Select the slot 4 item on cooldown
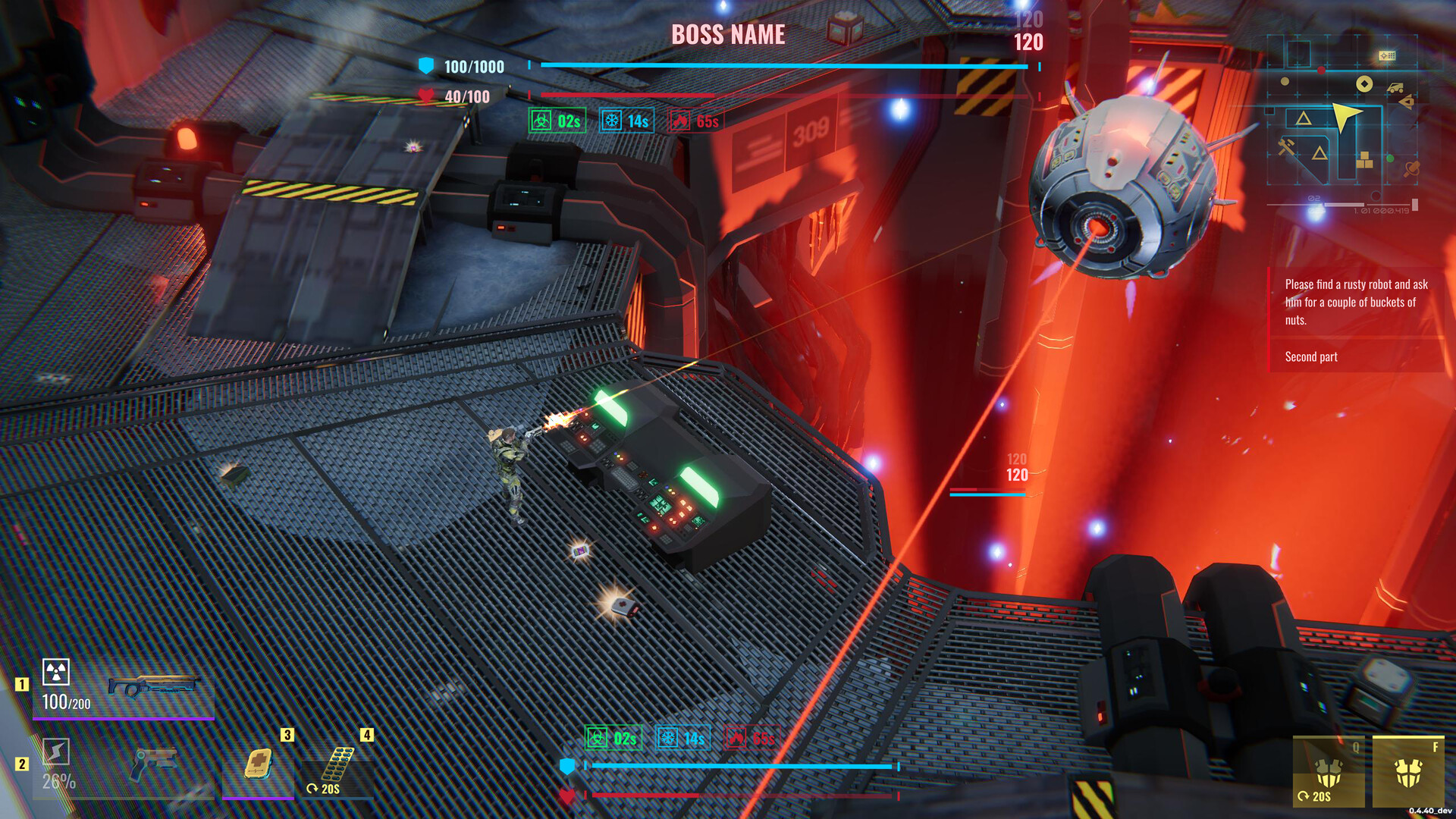Image resolution: width=1456 pixels, height=819 pixels. click(337, 766)
